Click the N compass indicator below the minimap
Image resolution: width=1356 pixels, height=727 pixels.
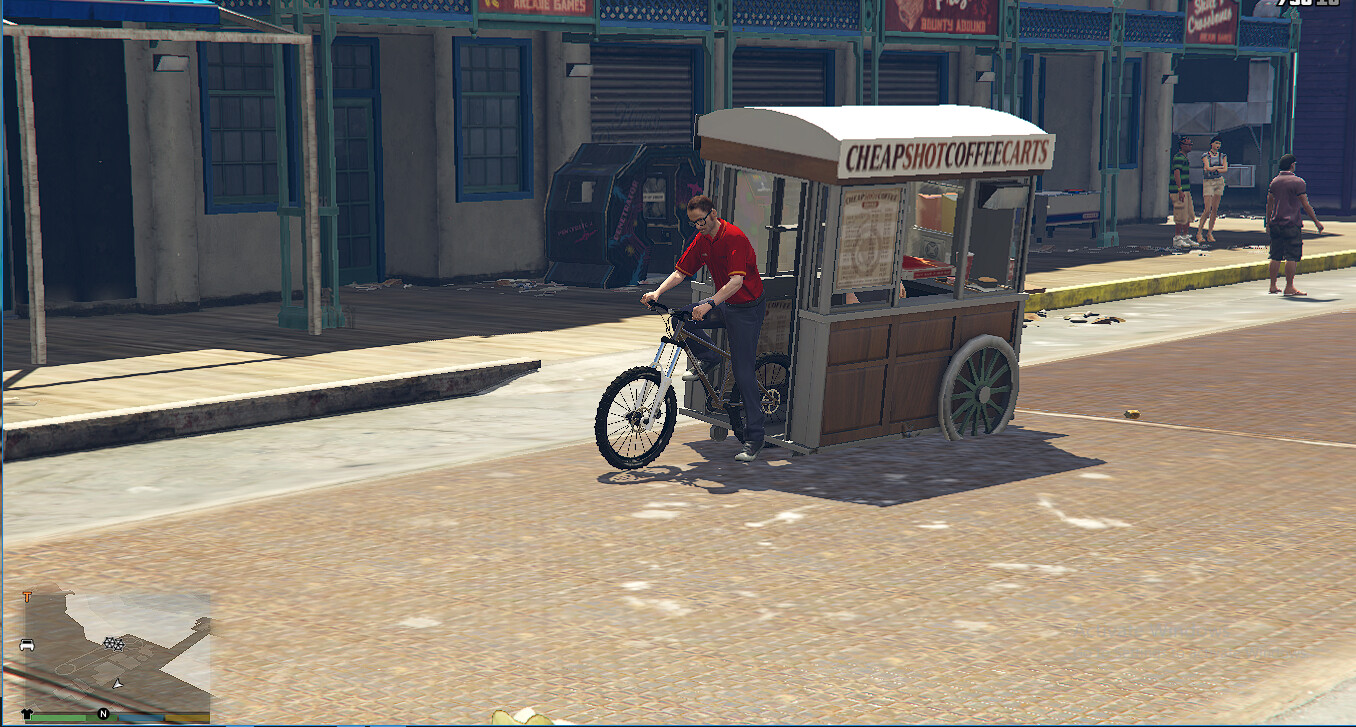coord(102,714)
